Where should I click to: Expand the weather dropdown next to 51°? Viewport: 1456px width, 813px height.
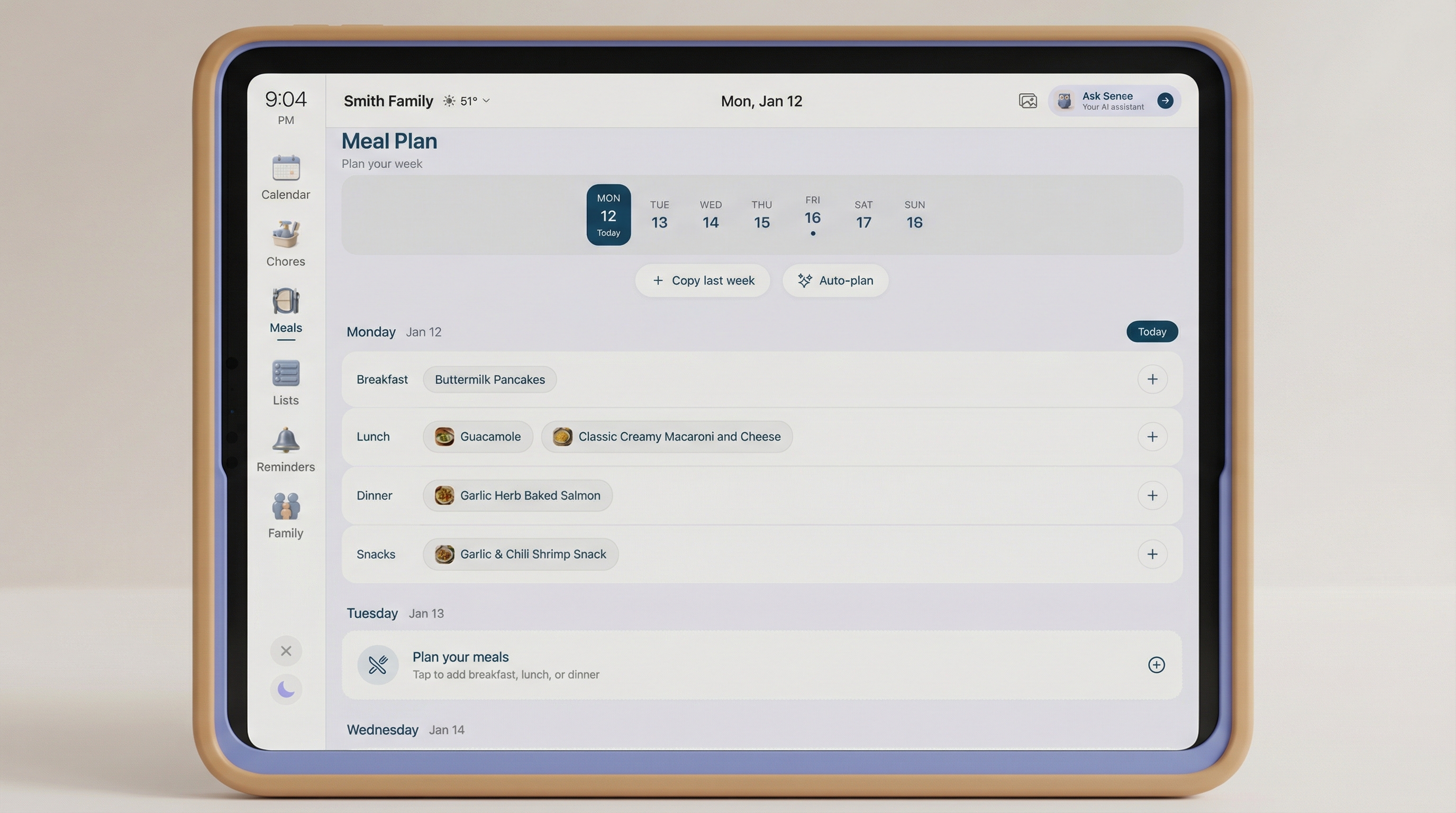point(486,101)
